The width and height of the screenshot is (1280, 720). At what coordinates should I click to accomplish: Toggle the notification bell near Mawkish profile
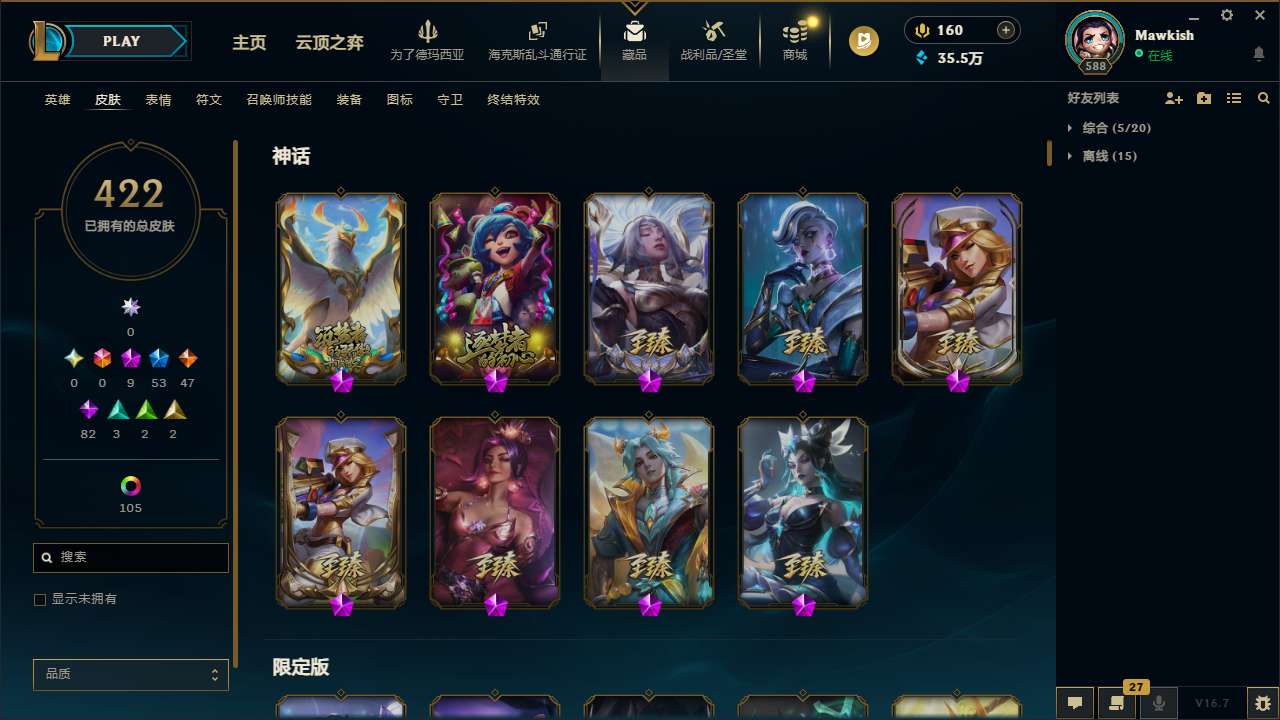[1258, 54]
